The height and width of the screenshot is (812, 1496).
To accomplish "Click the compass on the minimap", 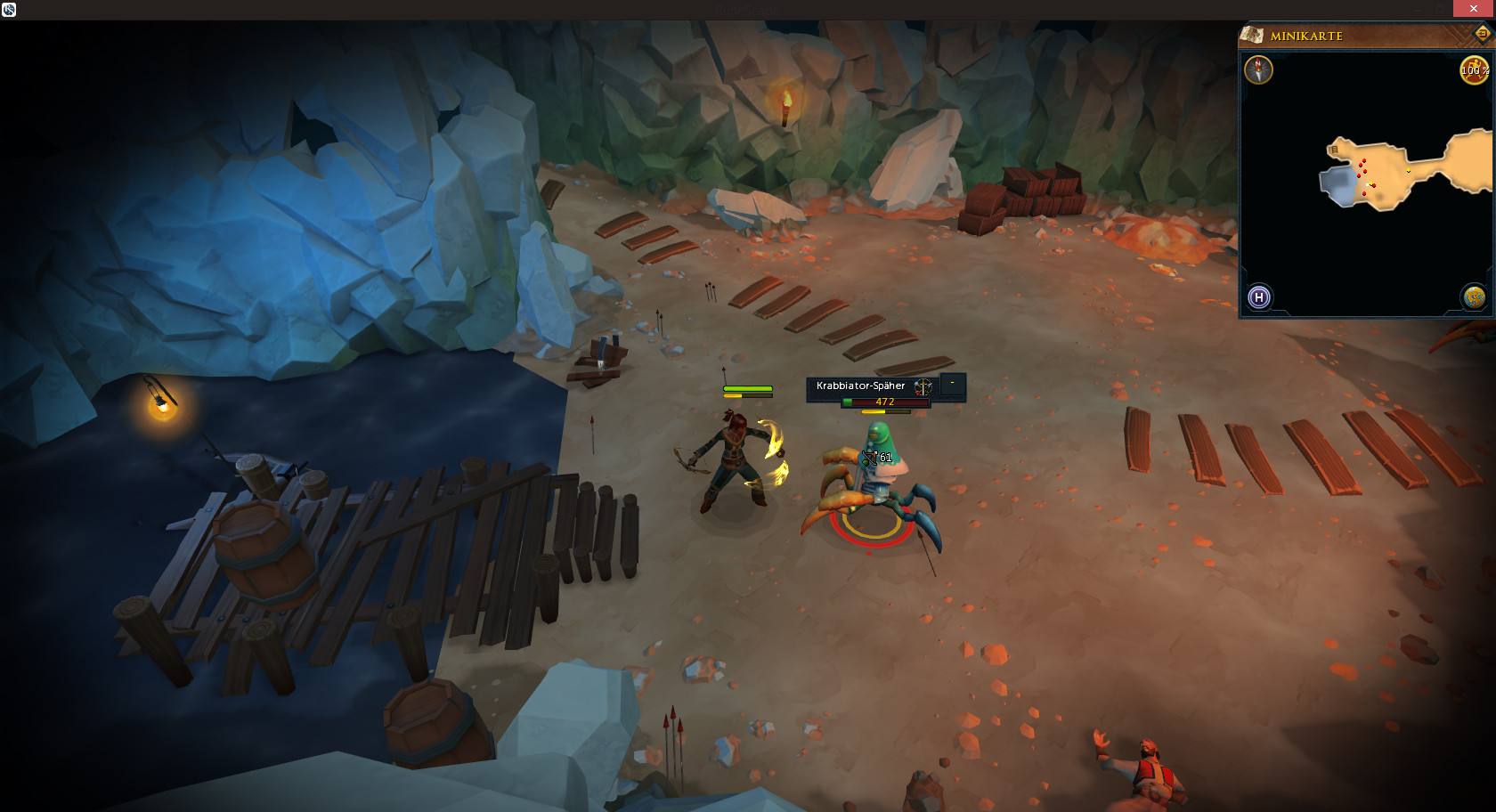I will click(x=1258, y=69).
